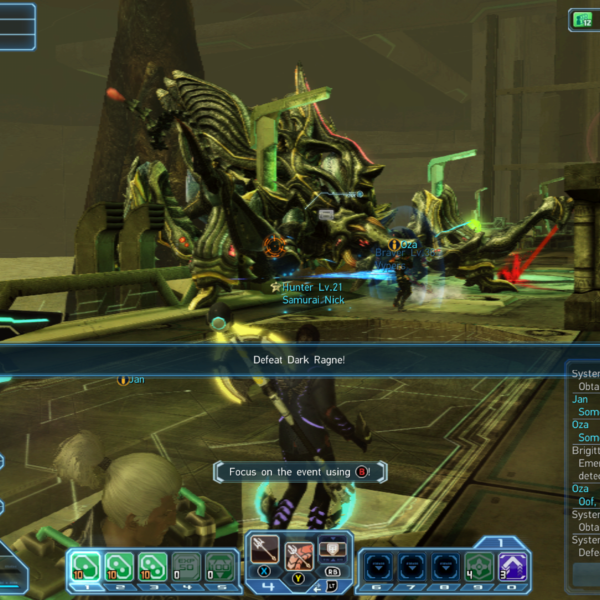Use the green healing item in slot 1

[87, 566]
